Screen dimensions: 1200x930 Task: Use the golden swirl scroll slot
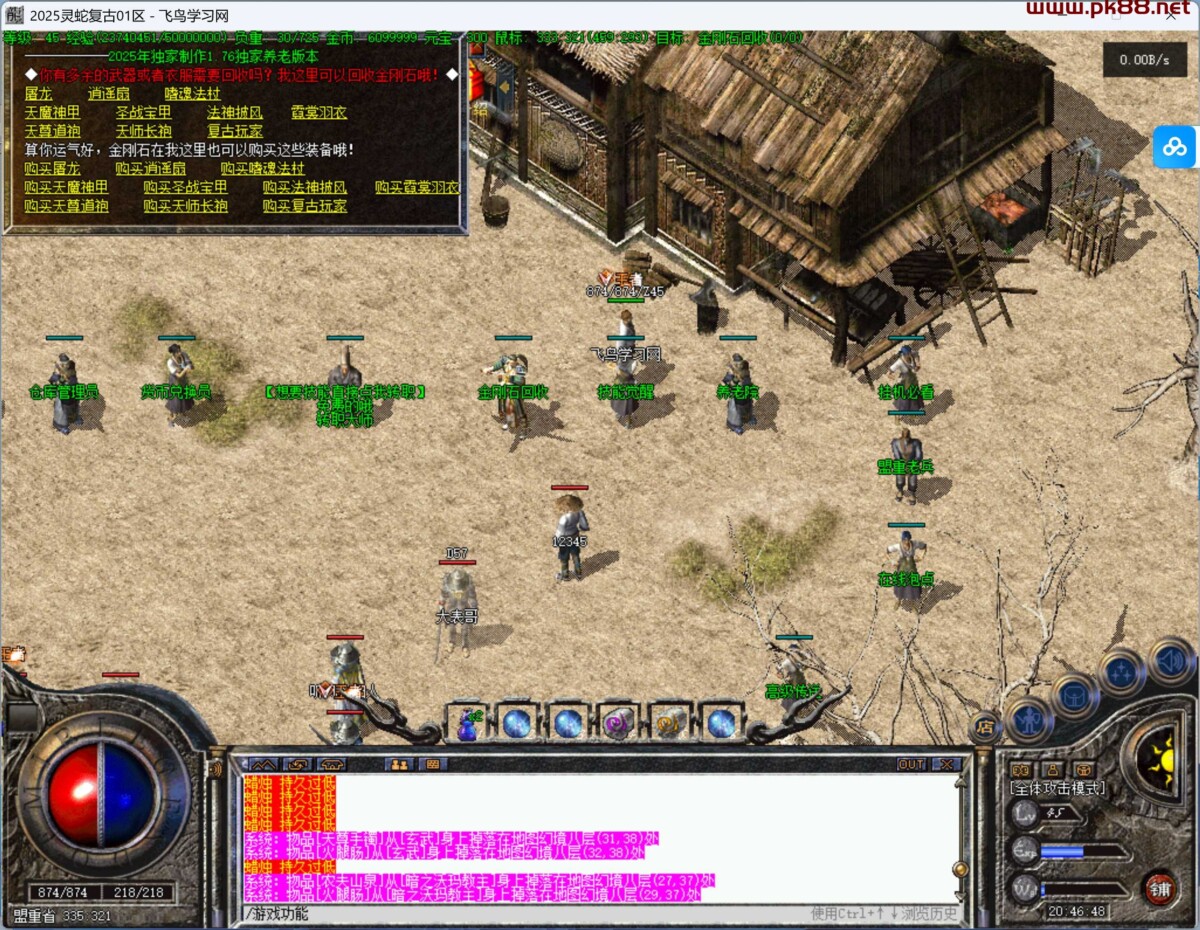tap(668, 723)
